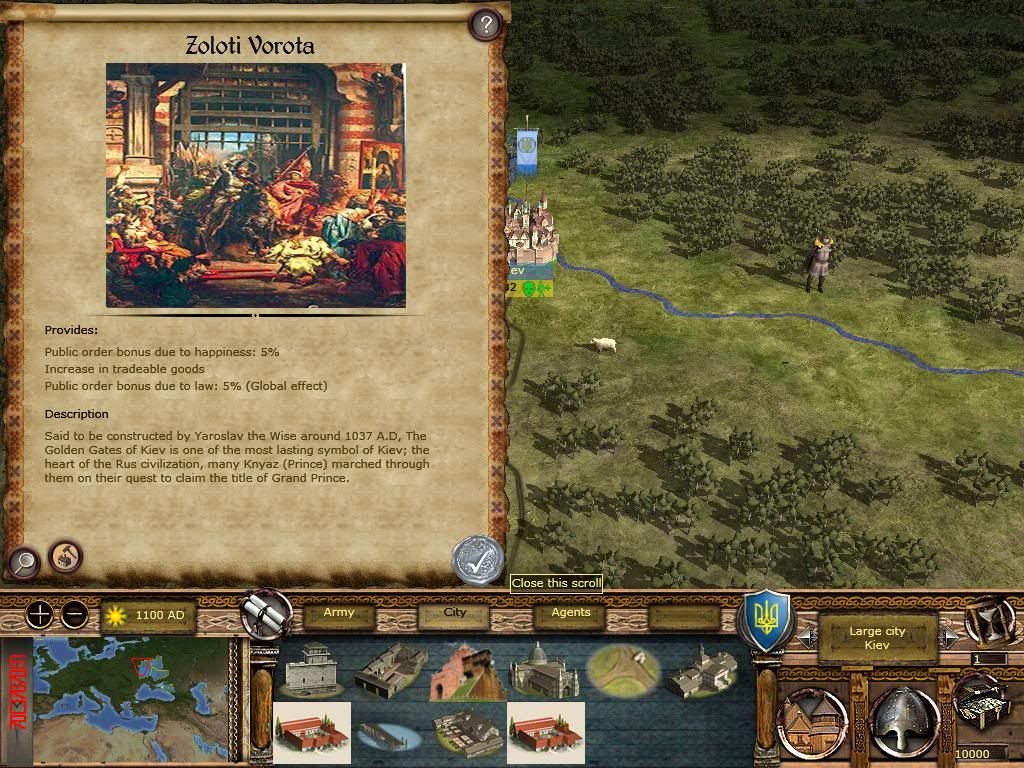Switch to the Army tab
1024x768 pixels.
point(339,614)
